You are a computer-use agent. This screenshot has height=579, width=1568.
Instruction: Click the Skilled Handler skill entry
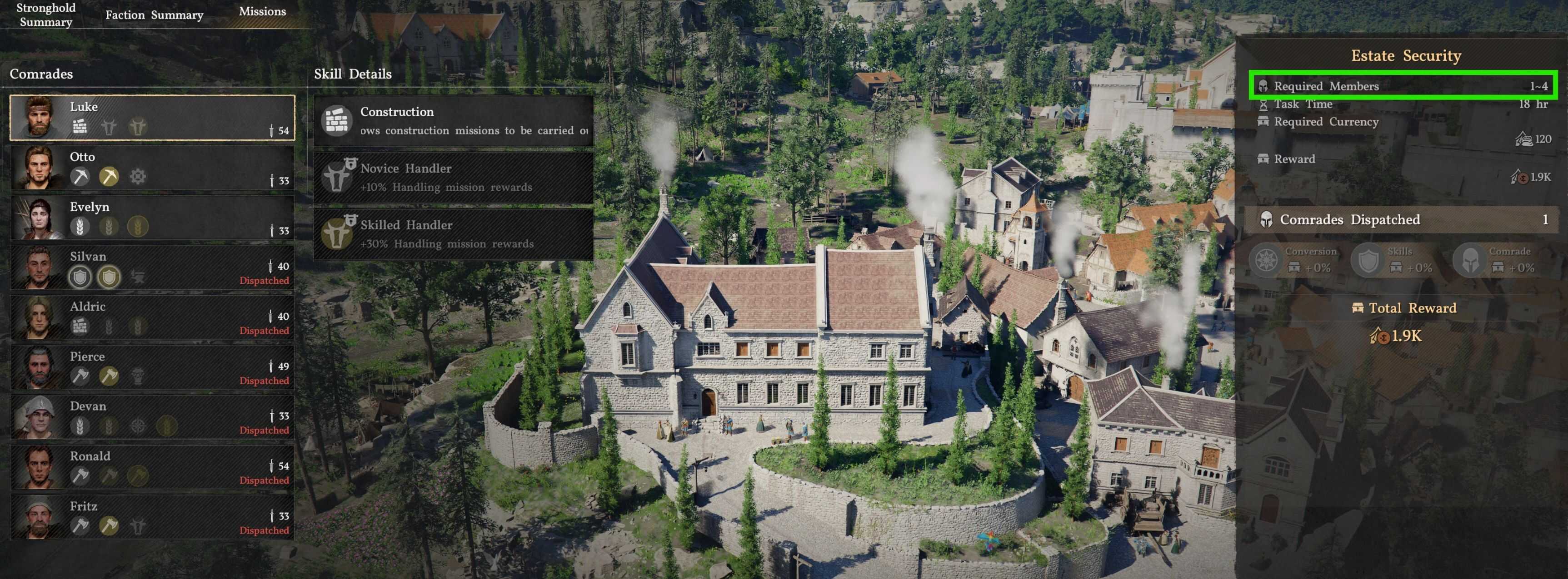click(x=454, y=233)
